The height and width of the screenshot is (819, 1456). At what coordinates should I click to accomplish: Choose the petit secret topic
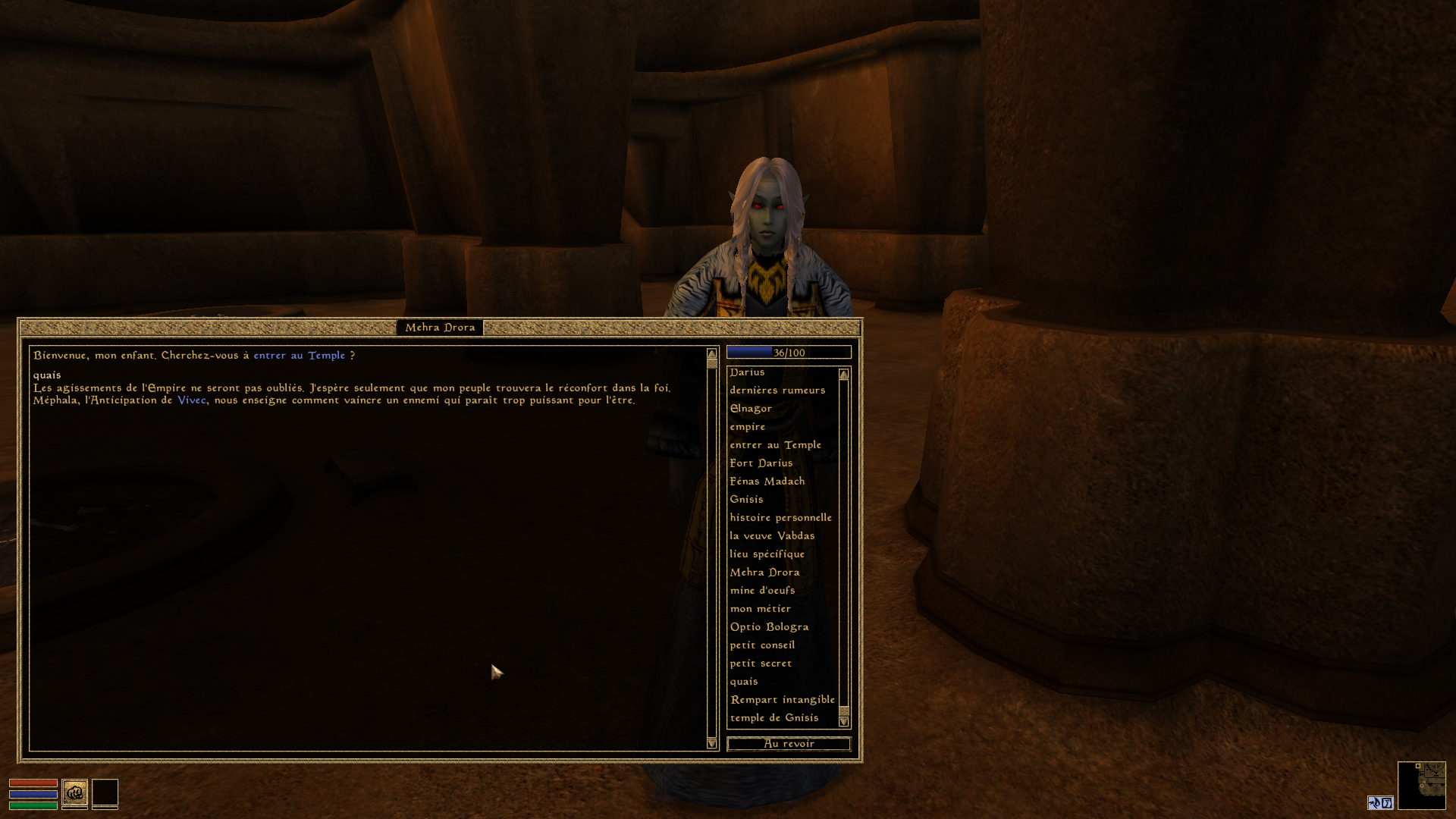click(761, 664)
